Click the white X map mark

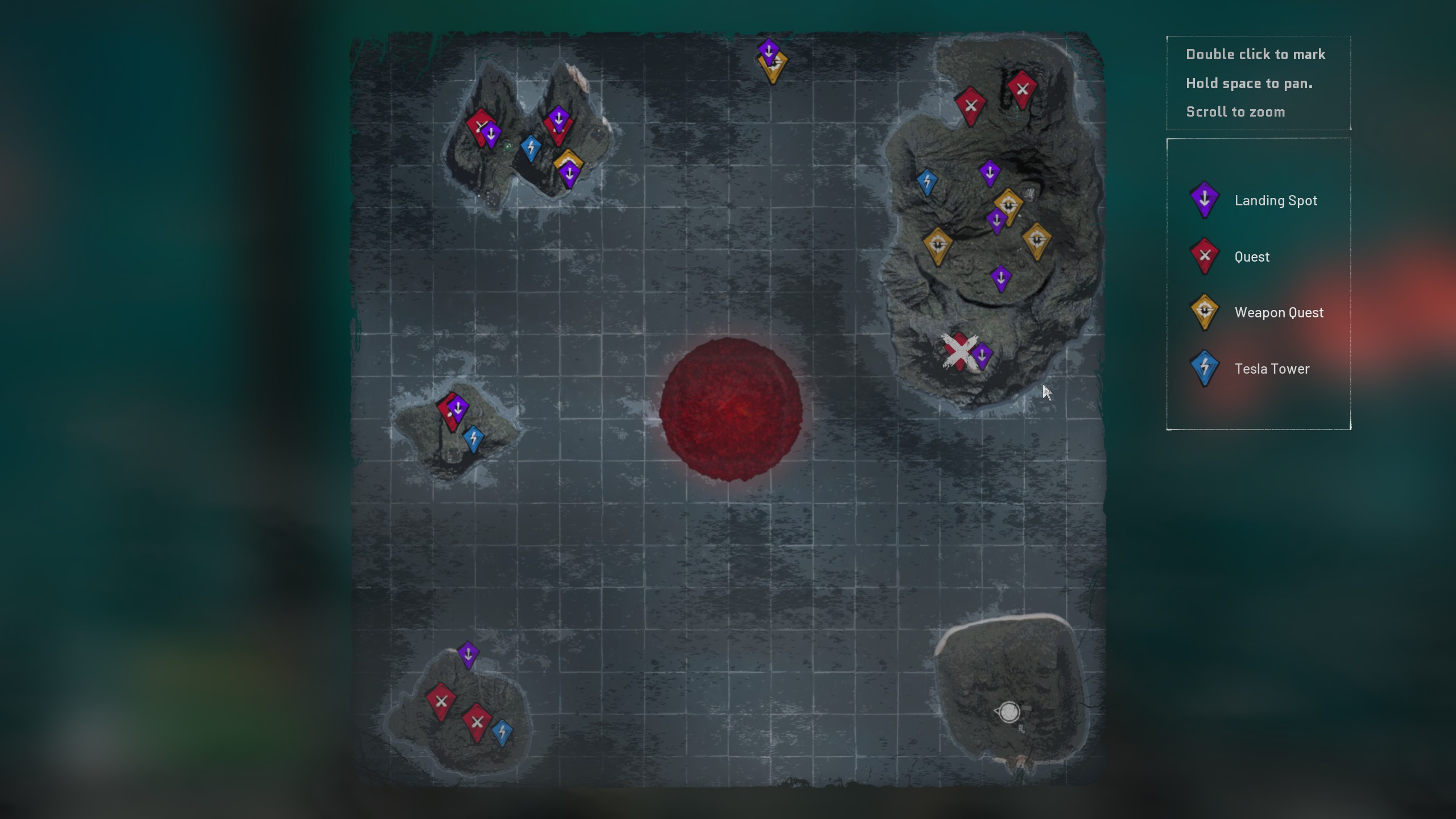click(958, 351)
